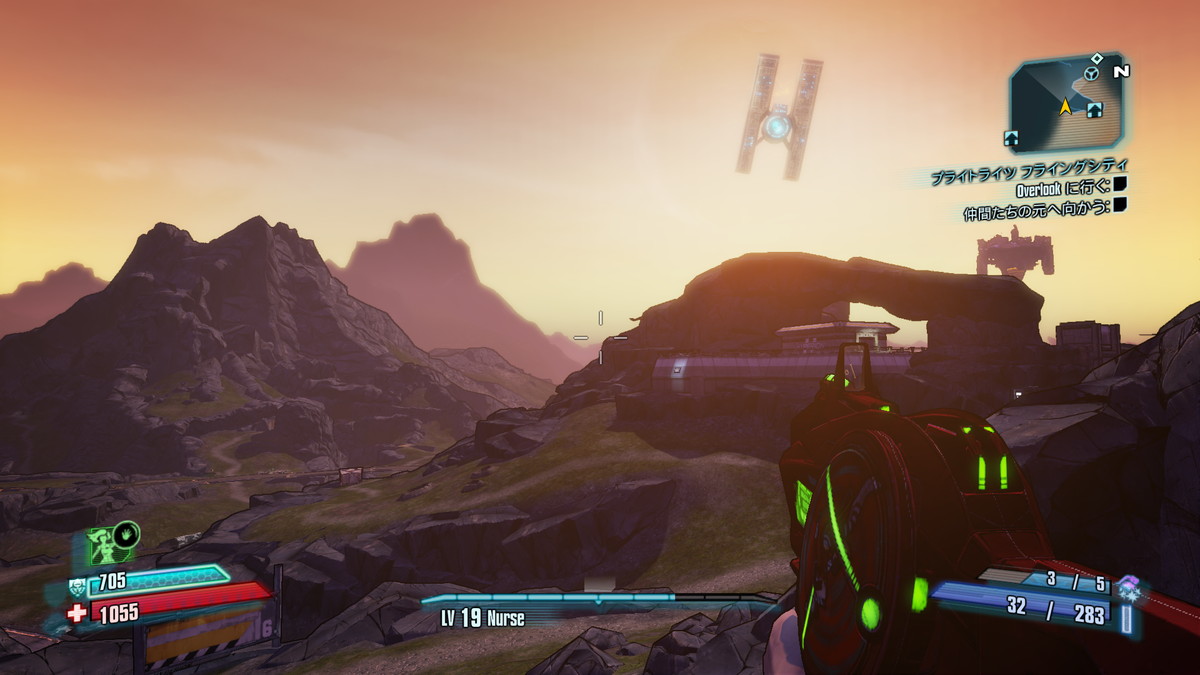Select the objective about heading to your companions
This screenshot has width=1200, height=675.
pos(1037,208)
